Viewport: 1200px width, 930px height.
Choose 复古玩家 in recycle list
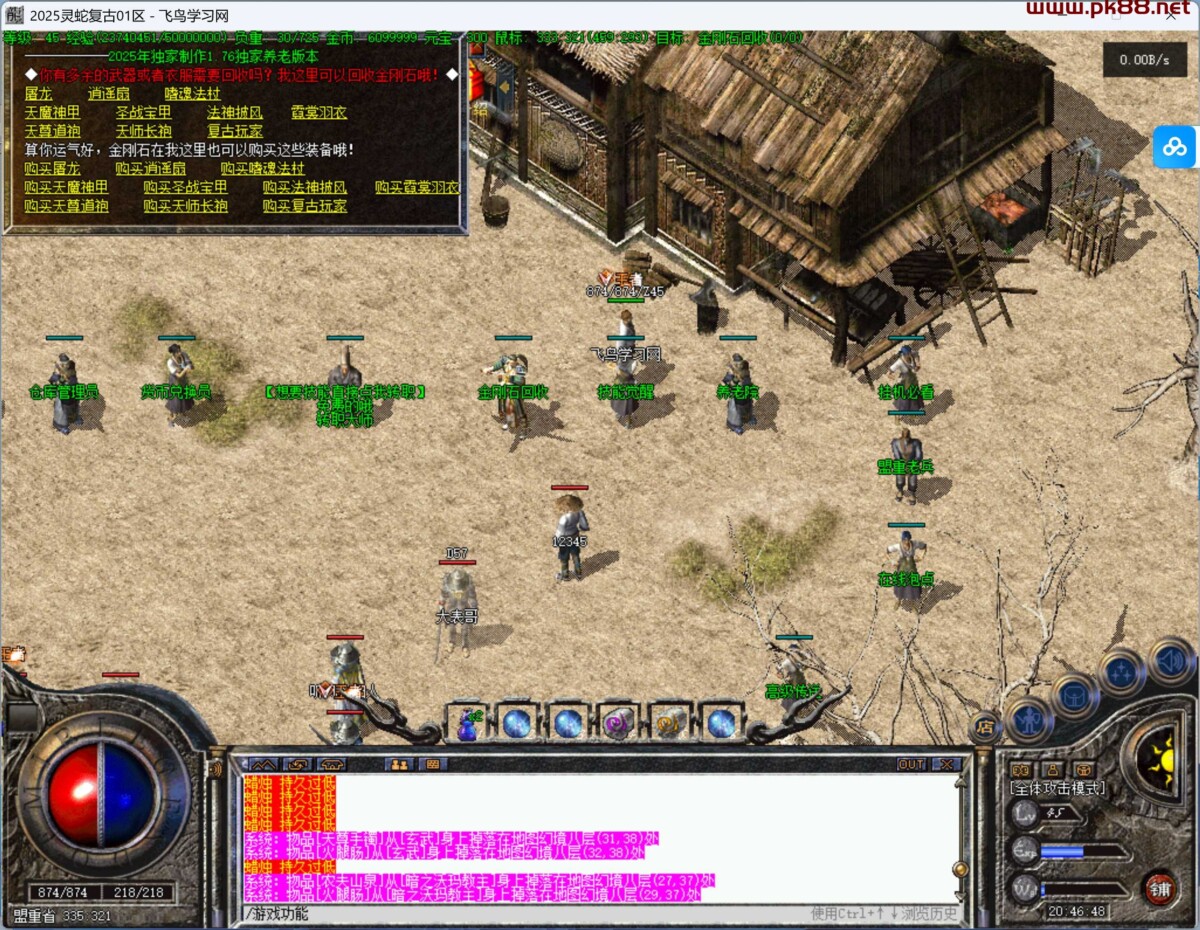(x=235, y=131)
